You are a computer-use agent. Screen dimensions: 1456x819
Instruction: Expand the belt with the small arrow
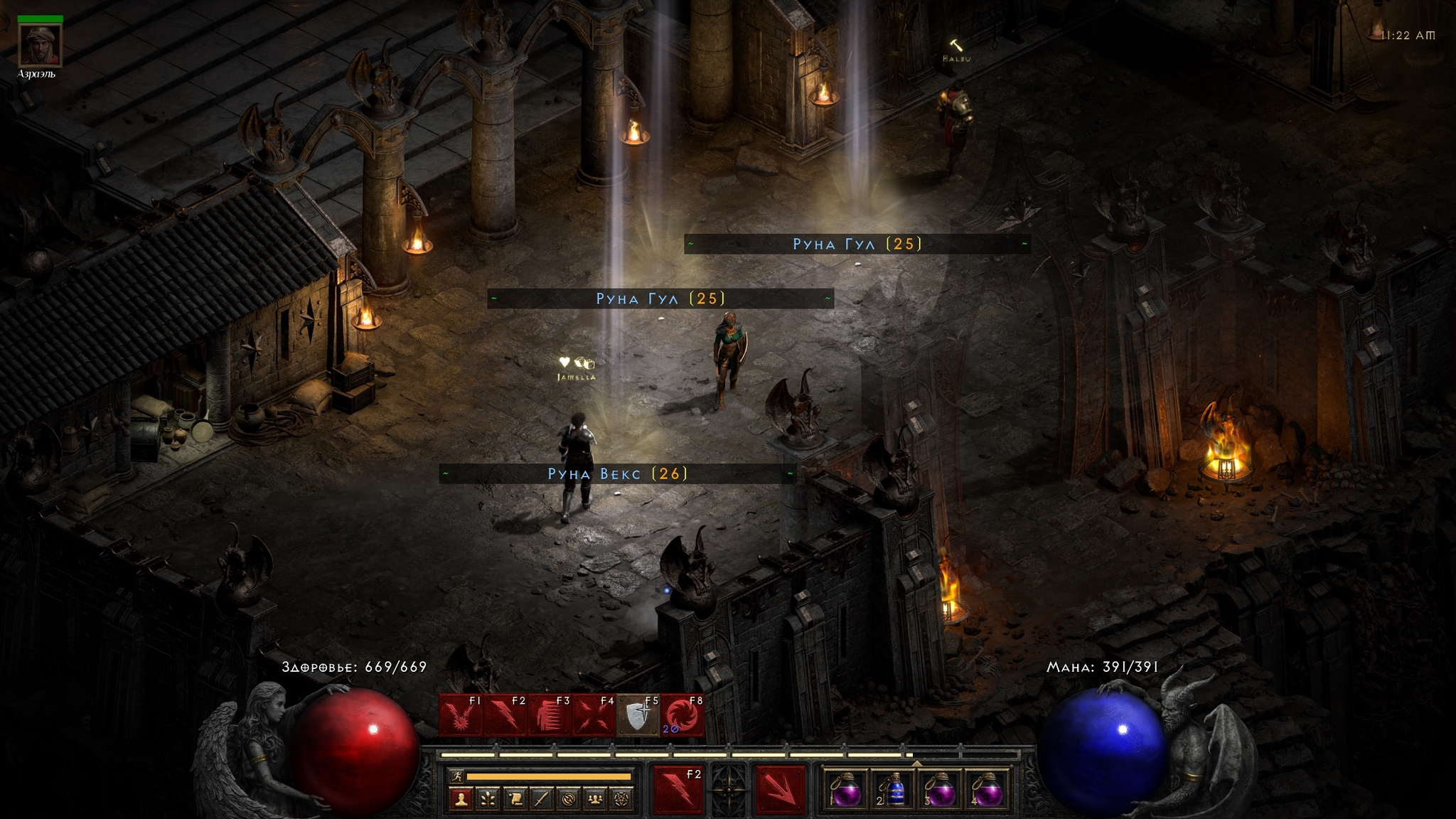(916, 764)
